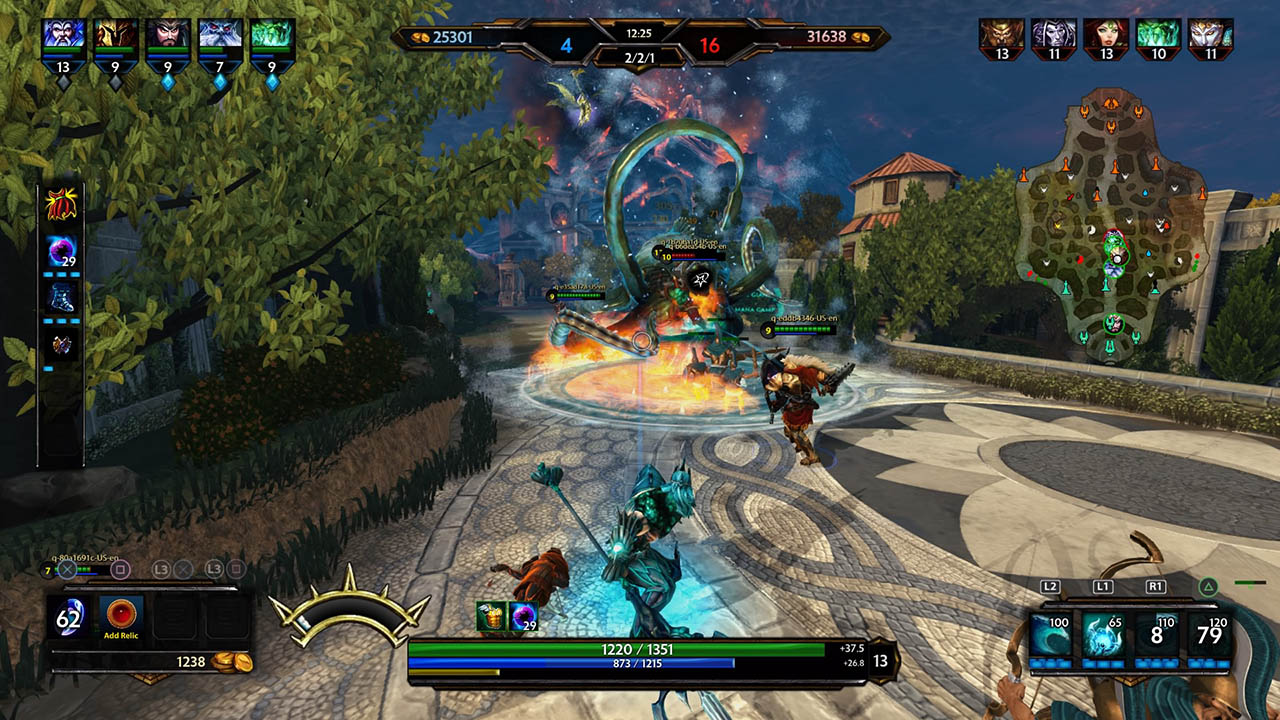Viewport: 1280px width, 720px height.
Task: Click the health bar showing 1220/1351
Action: click(640, 650)
